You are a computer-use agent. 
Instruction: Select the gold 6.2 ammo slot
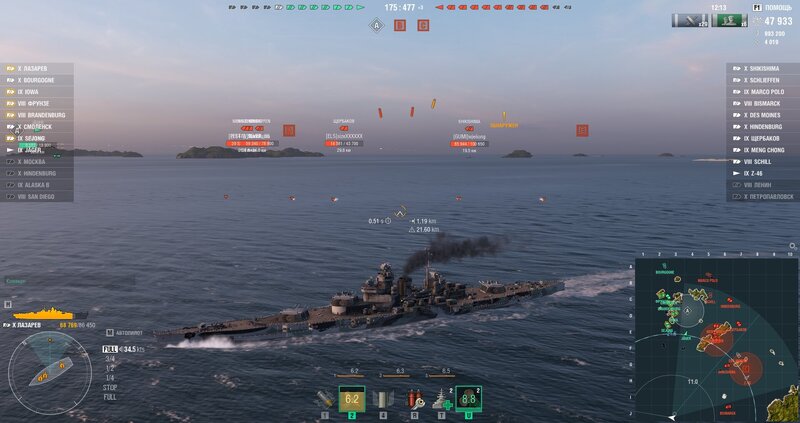pos(352,400)
